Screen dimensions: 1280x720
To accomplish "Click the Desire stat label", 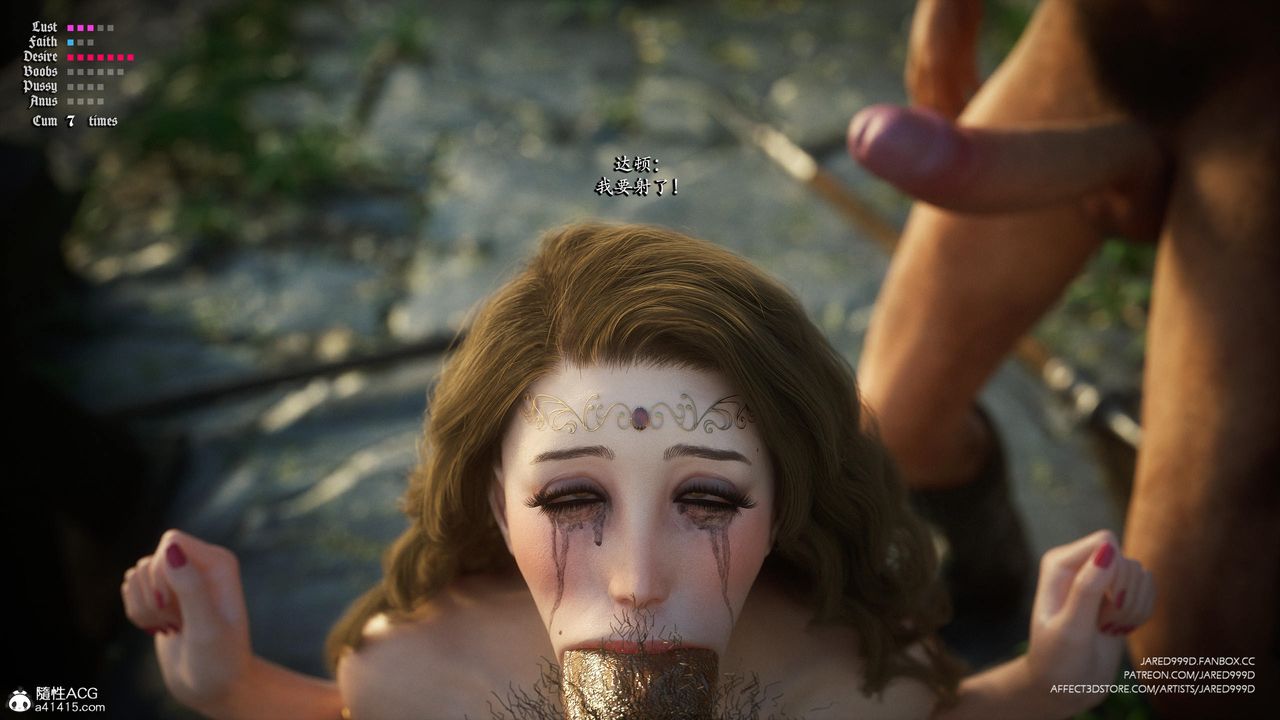I will 40,56.
